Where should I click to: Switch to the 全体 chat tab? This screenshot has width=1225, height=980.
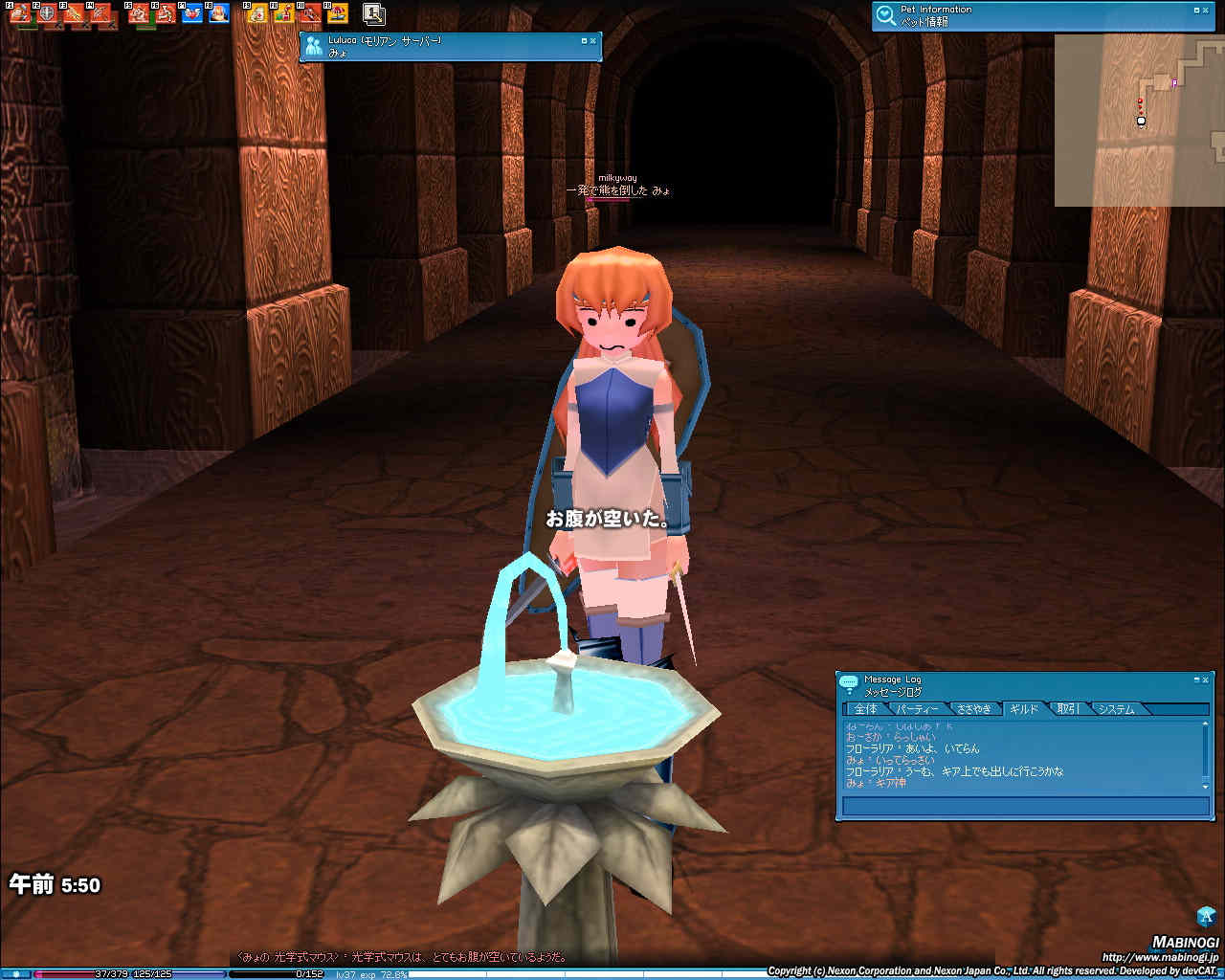coord(865,709)
